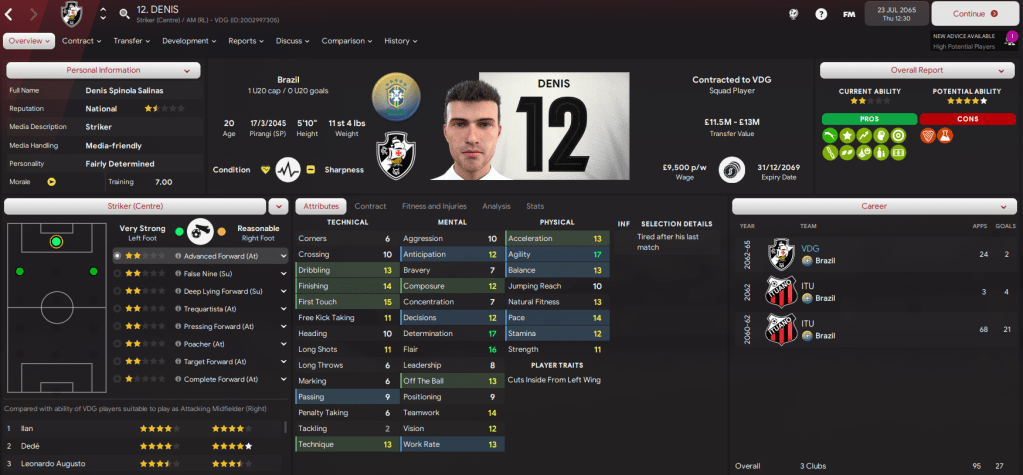Open the Development menu
Viewport: 1023px width, 475px height.
coord(189,41)
